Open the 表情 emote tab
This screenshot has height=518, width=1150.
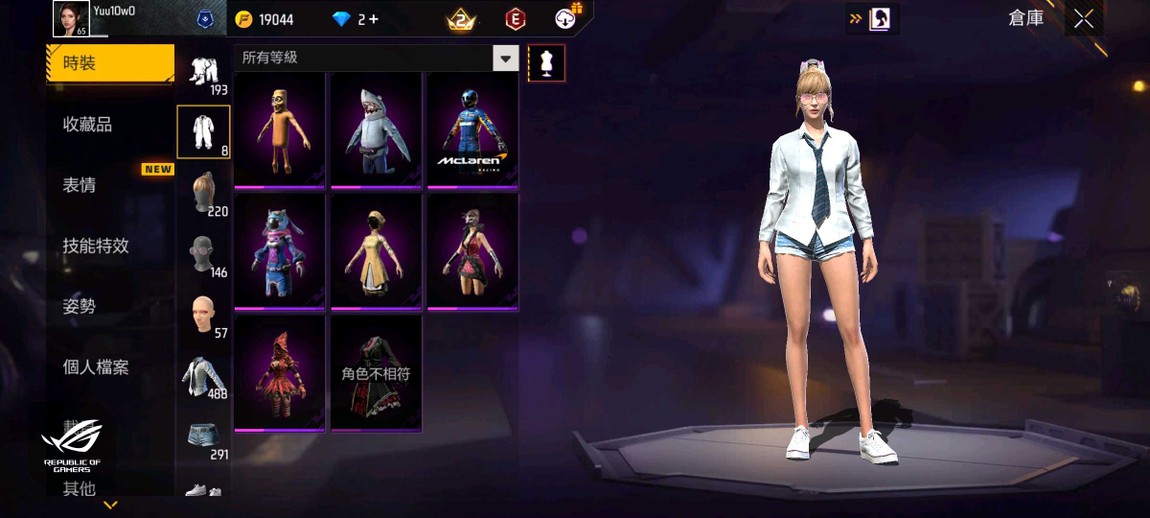pyautogui.click(x=80, y=185)
